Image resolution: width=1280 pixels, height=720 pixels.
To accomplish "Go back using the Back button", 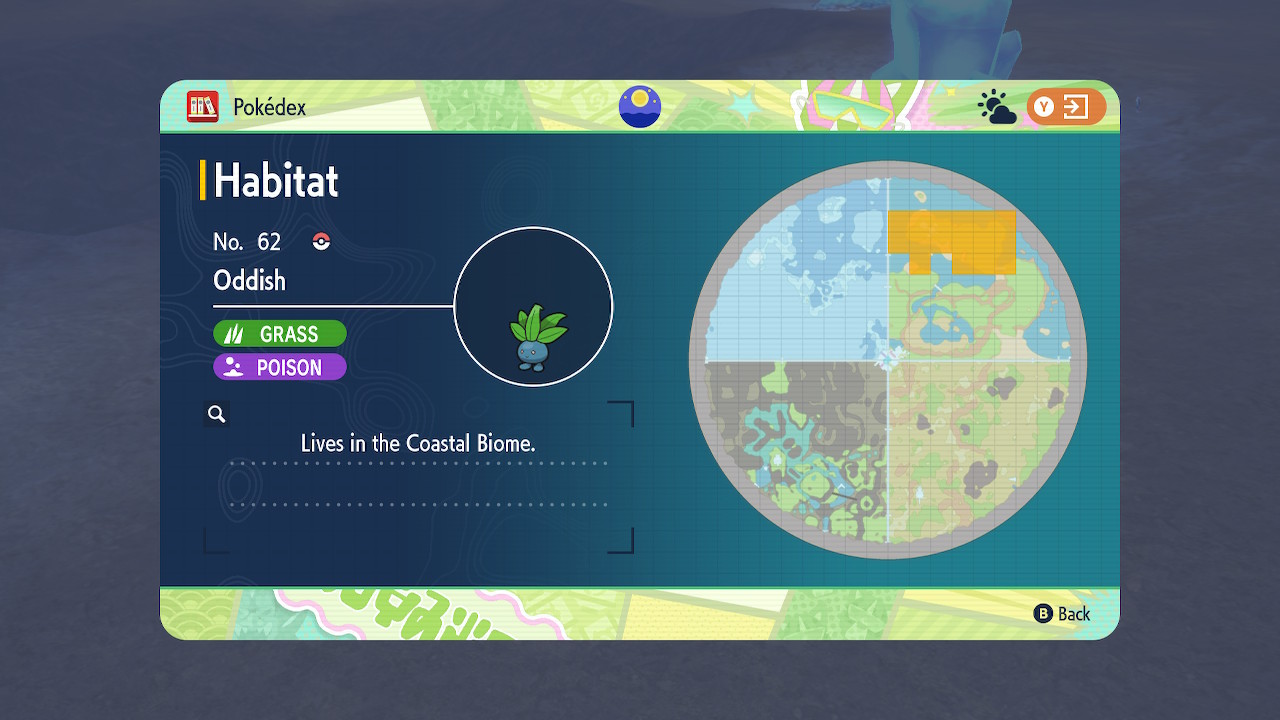I will pos(1062,614).
